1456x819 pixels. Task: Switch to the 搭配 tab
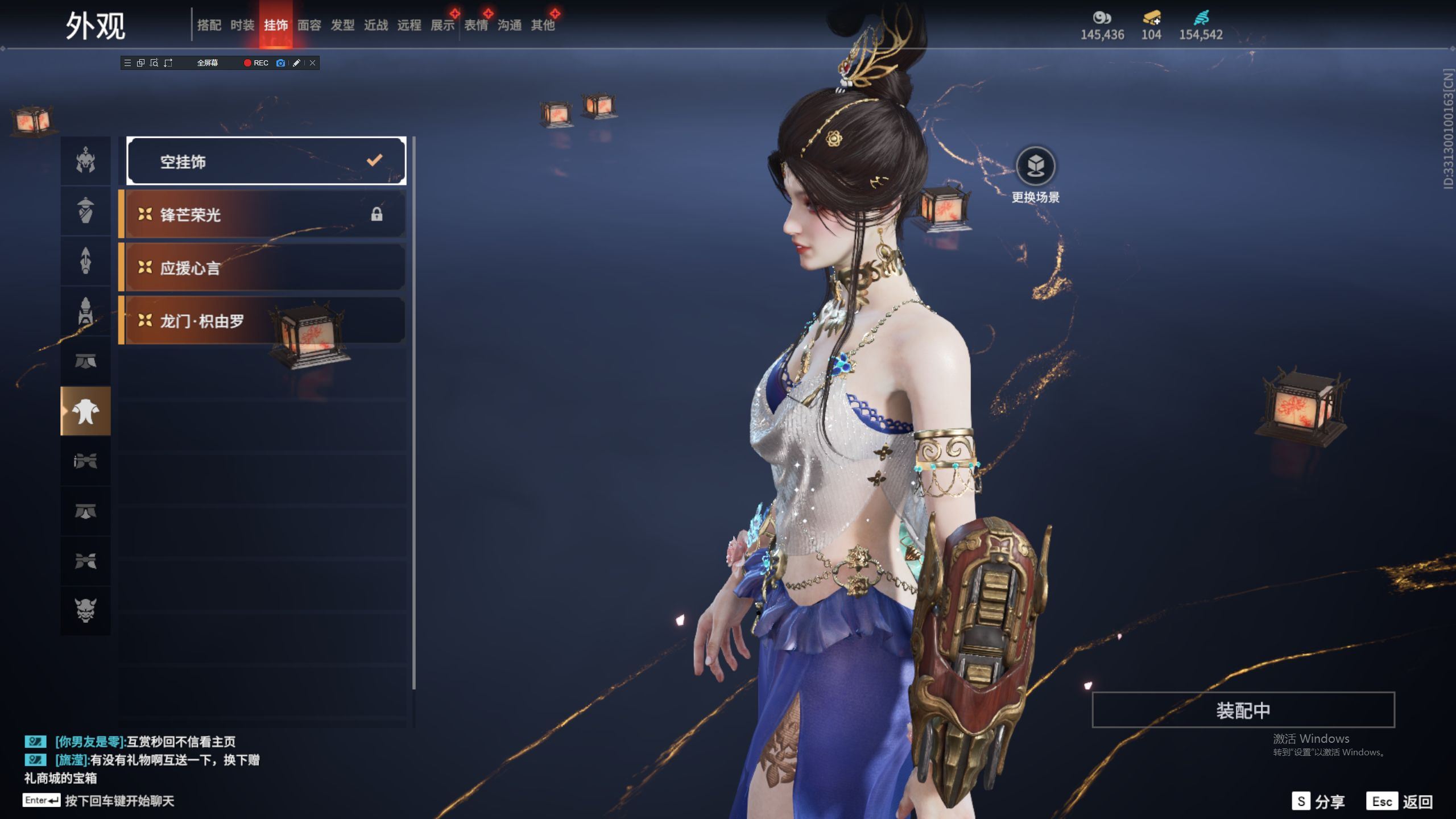[x=209, y=25]
